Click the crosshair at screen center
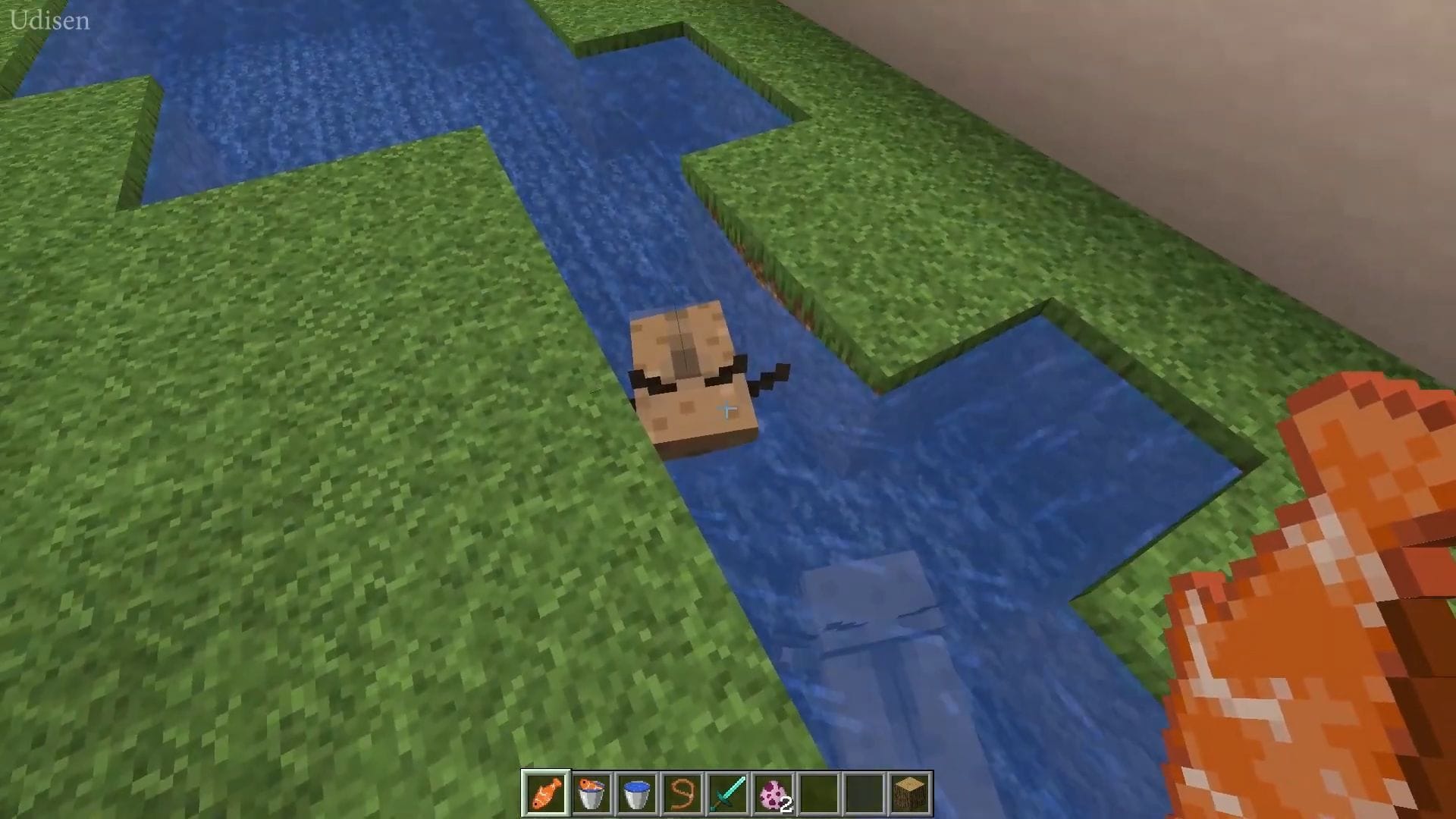 (726, 409)
